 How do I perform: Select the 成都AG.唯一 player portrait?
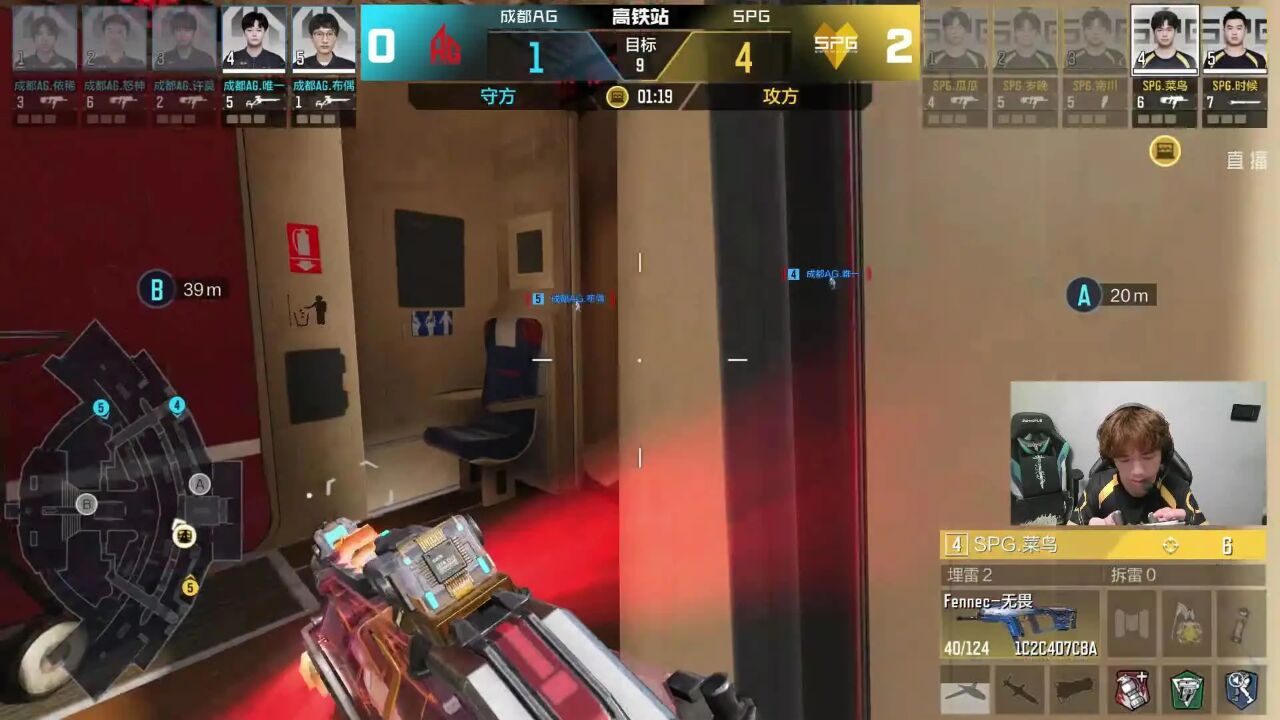click(x=253, y=39)
